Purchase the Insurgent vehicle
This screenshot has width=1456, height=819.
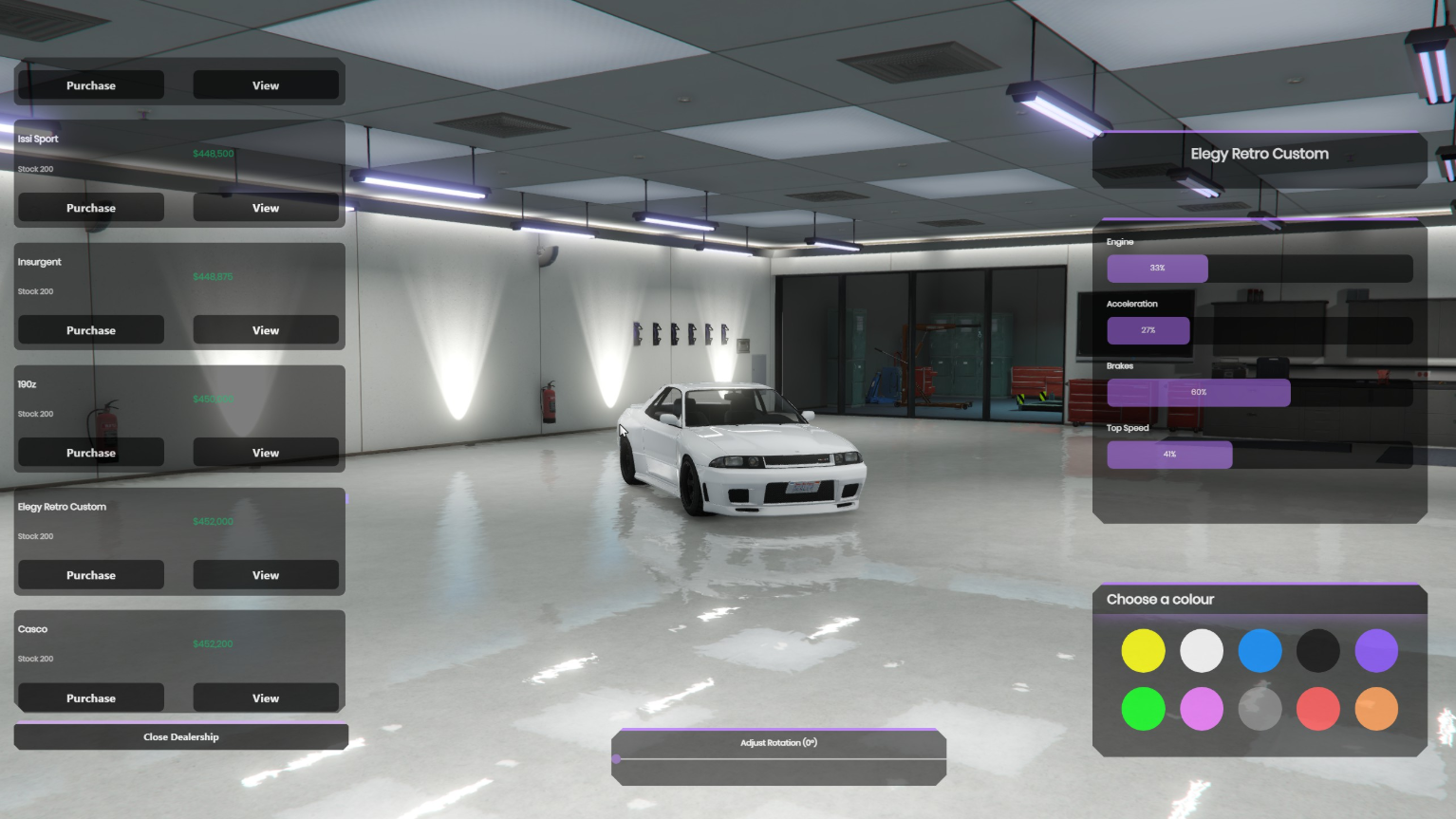[x=91, y=330]
